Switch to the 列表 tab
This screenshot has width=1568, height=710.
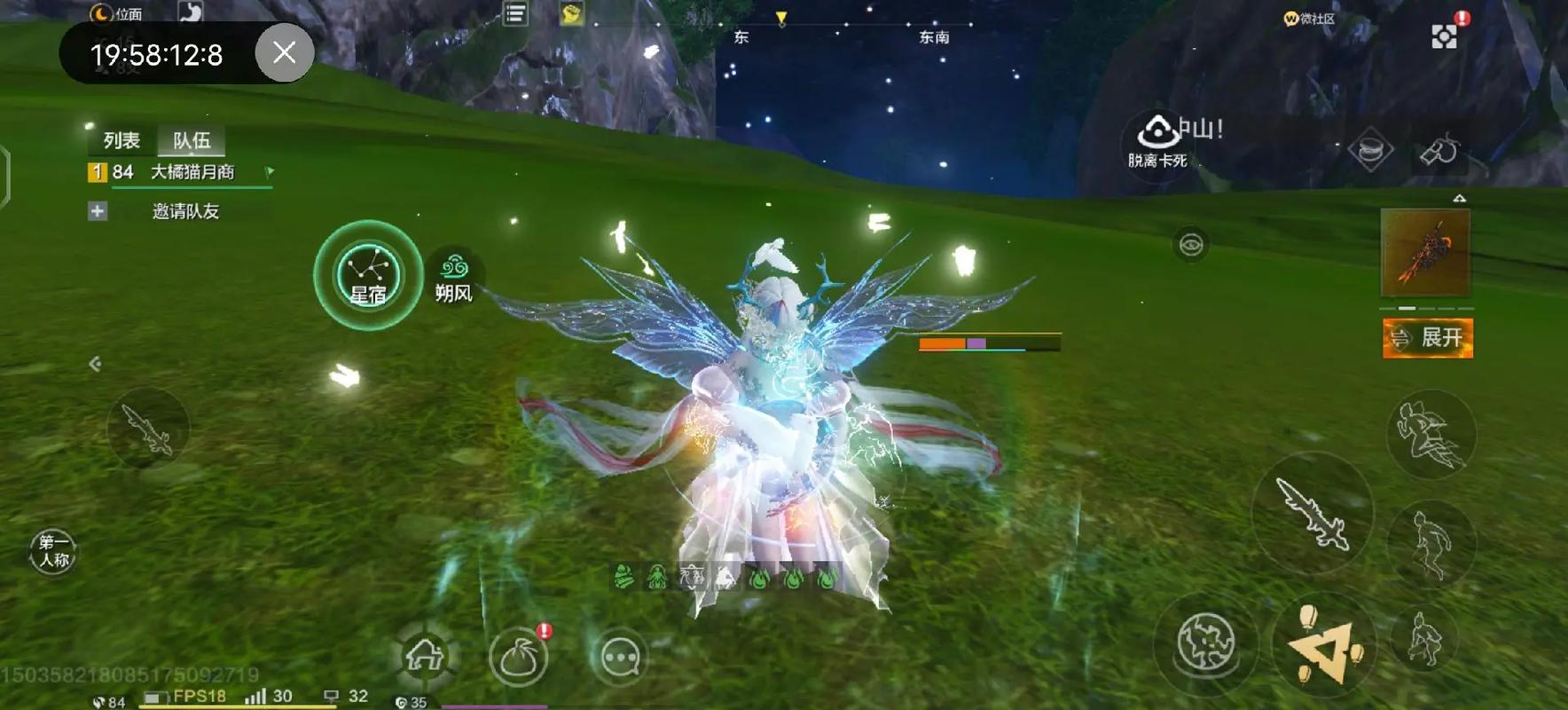pyautogui.click(x=122, y=140)
